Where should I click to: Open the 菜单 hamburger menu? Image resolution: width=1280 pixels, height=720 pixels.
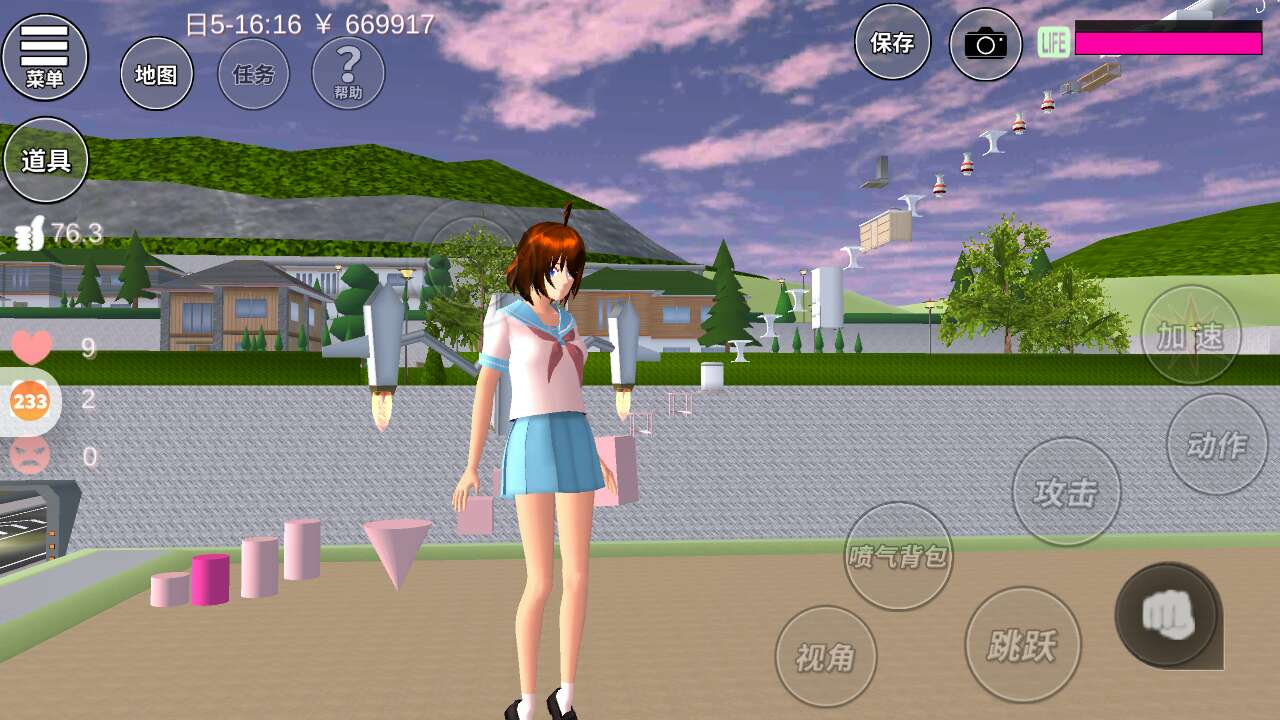coord(45,56)
